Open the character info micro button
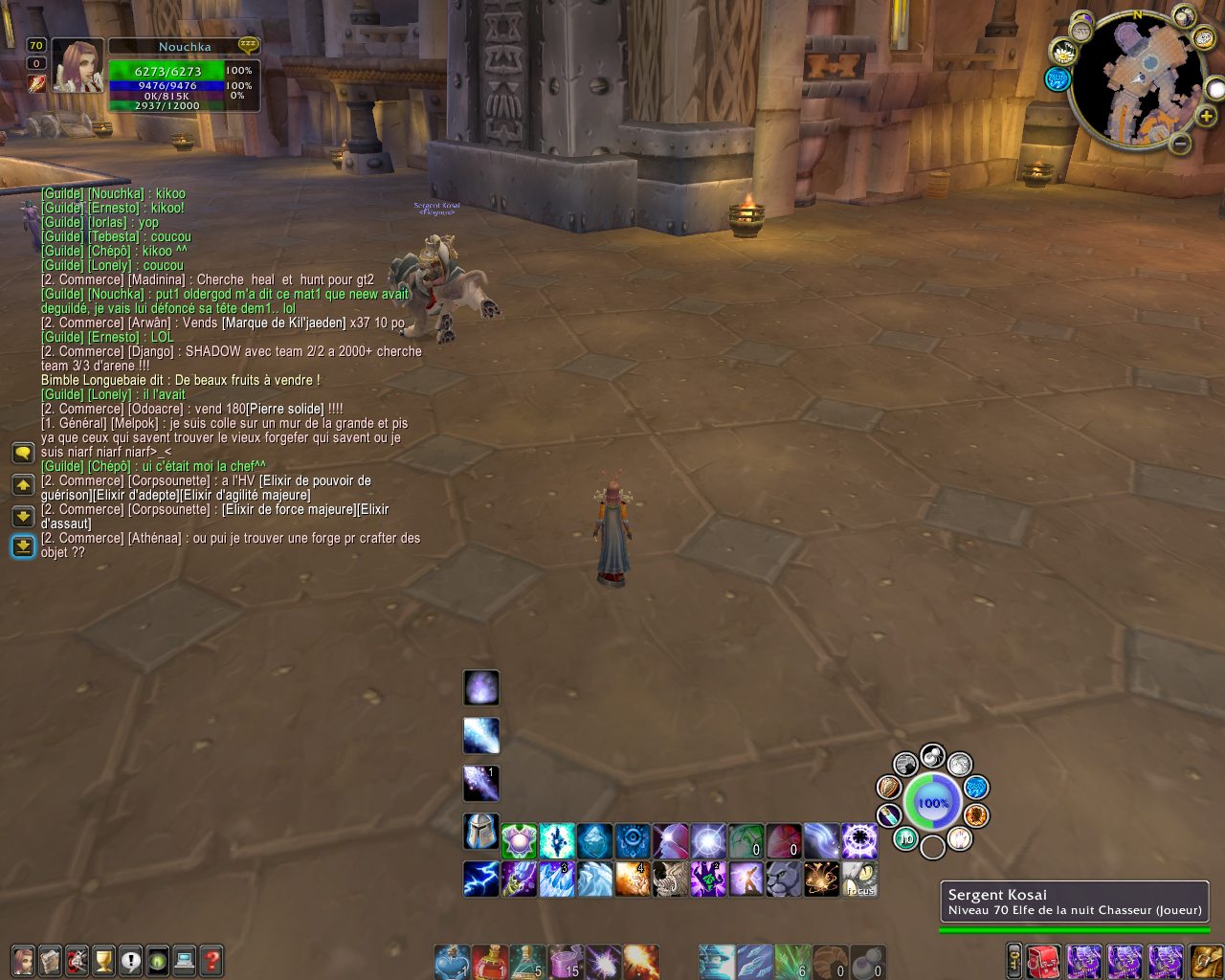 click(23, 960)
